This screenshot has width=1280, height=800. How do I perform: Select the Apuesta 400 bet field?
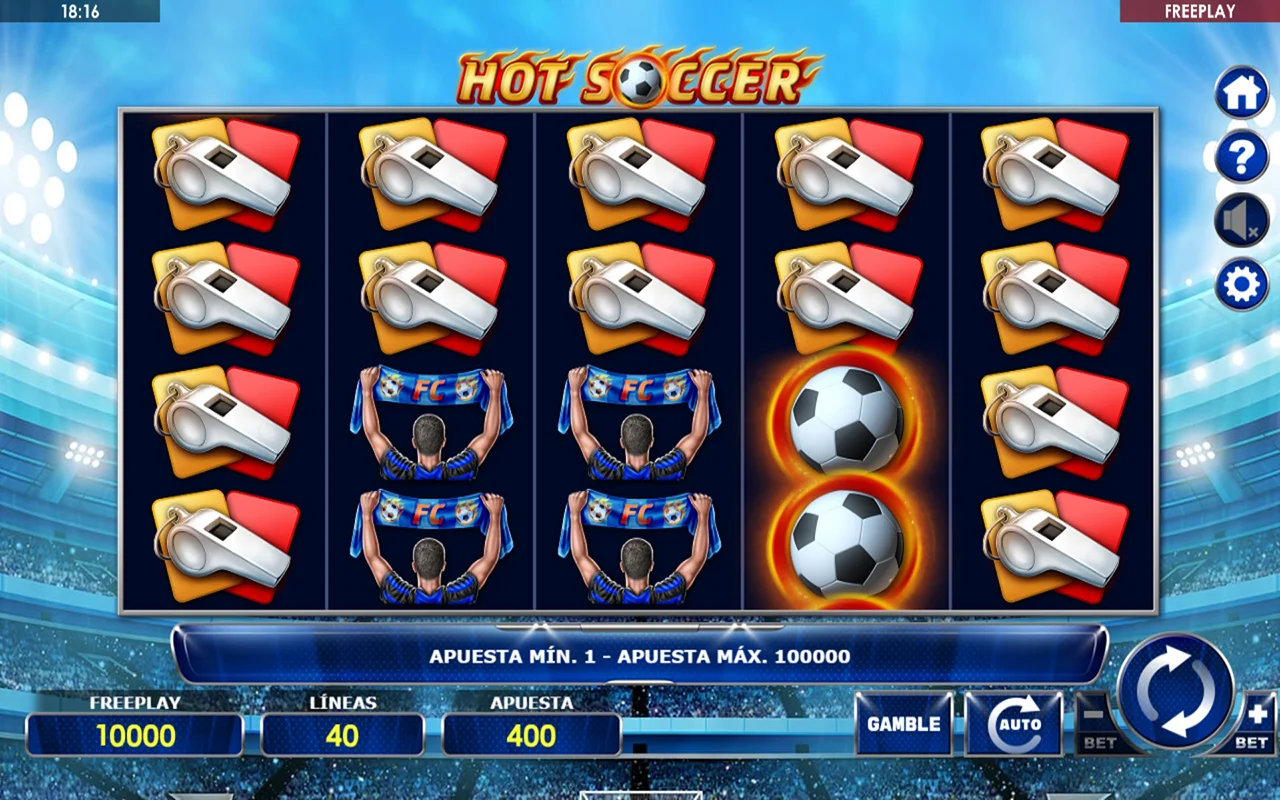531,735
